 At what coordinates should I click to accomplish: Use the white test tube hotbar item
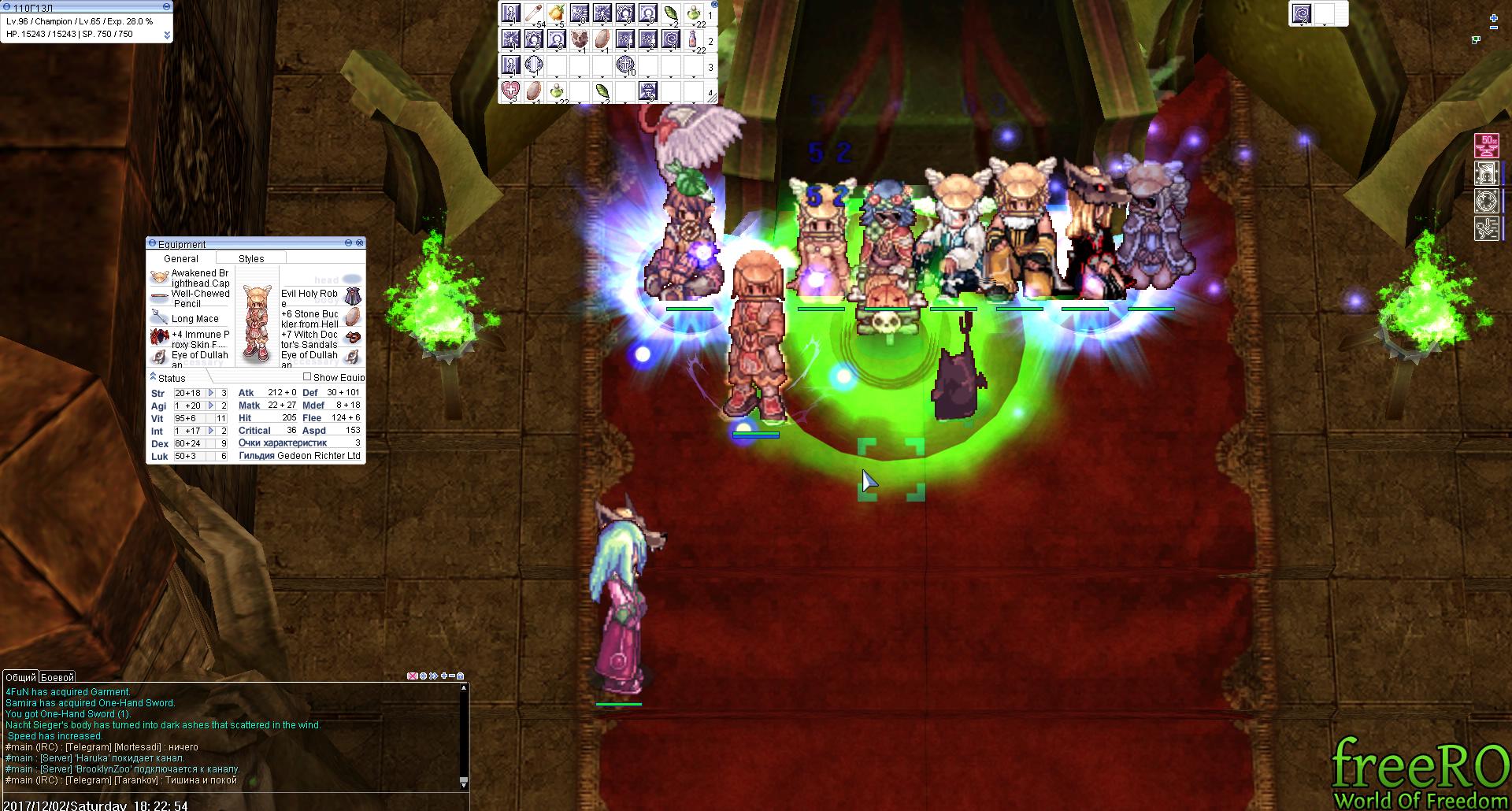tap(534, 13)
